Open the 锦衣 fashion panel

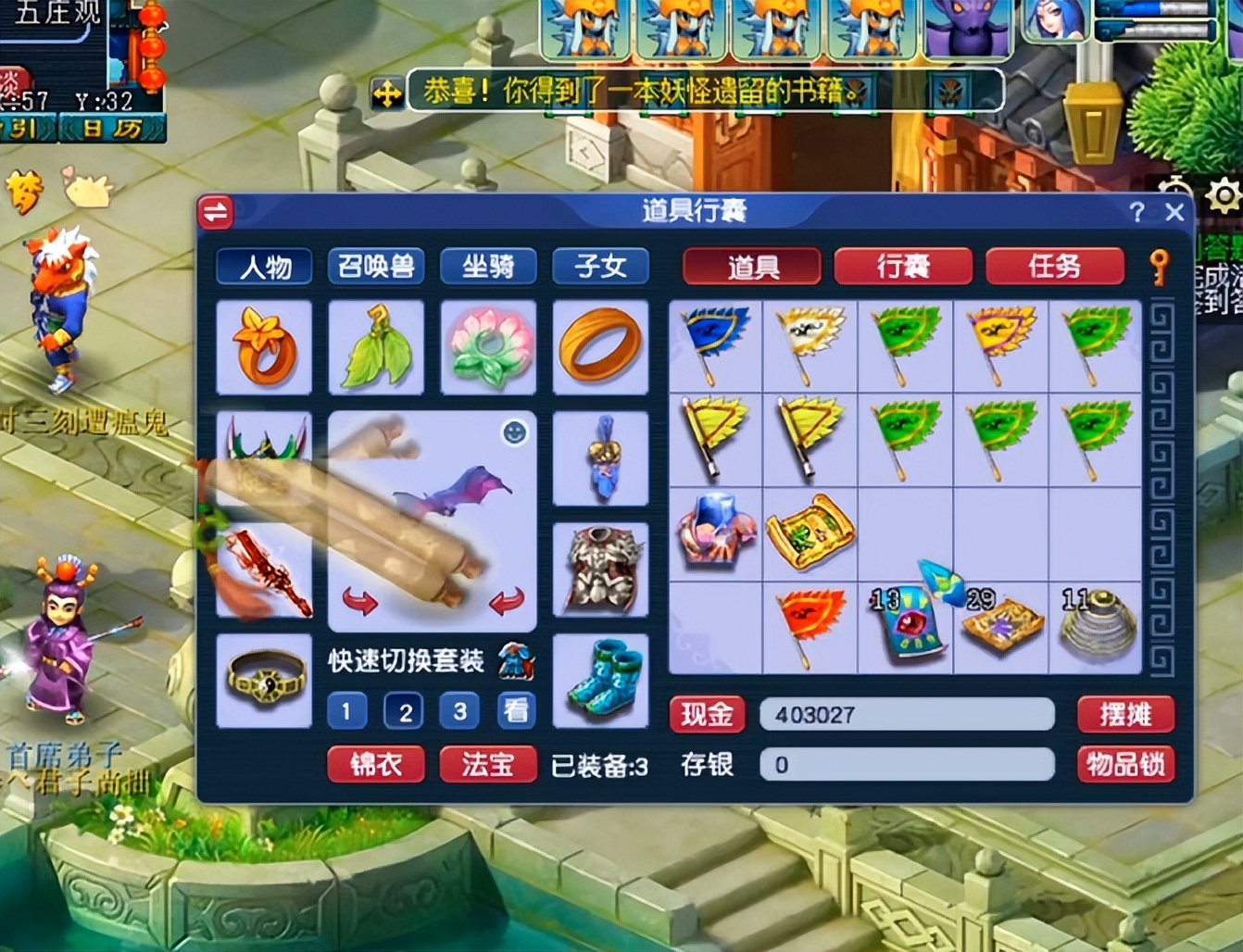(x=376, y=765)
